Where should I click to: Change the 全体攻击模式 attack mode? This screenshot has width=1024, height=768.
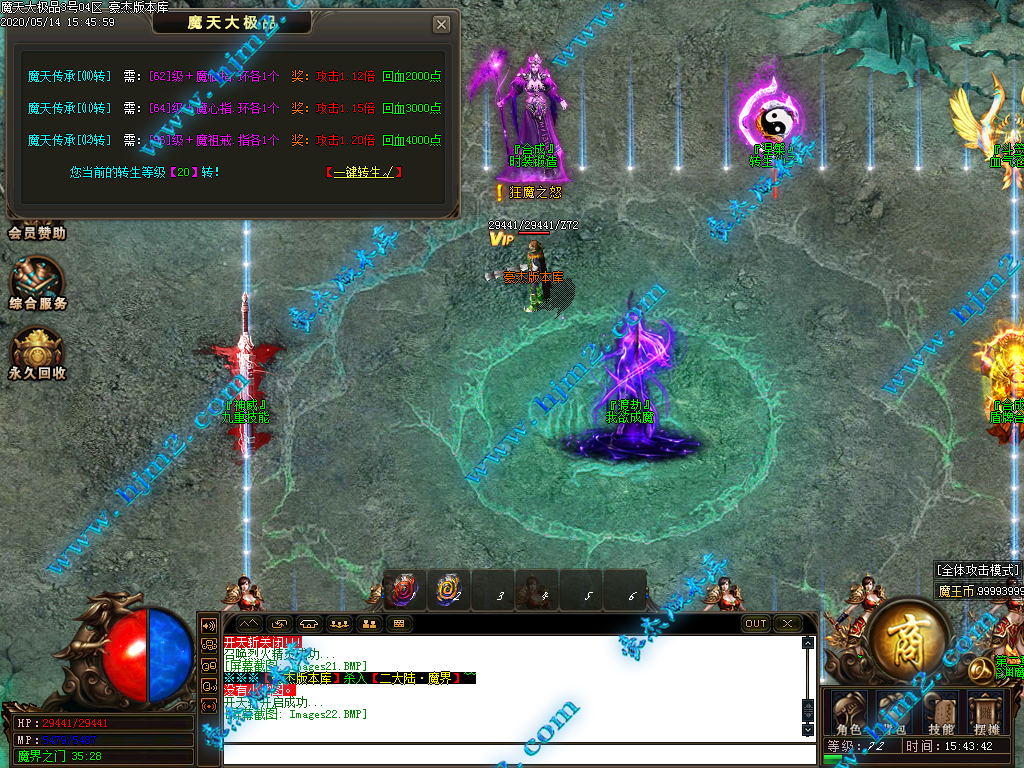[x=978, y=570]
